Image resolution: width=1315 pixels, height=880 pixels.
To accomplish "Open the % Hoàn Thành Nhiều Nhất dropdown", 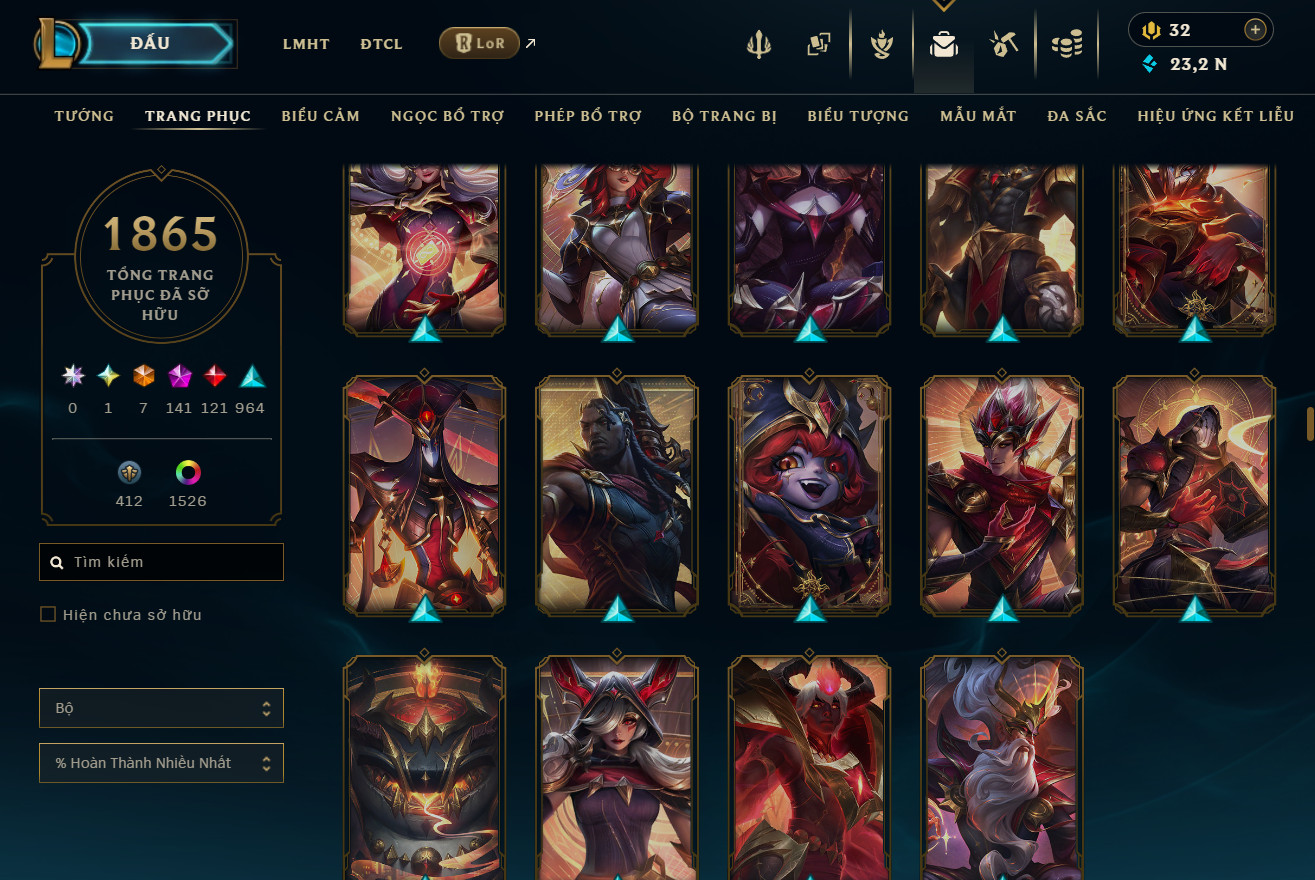I will click(x=161, y=763).
